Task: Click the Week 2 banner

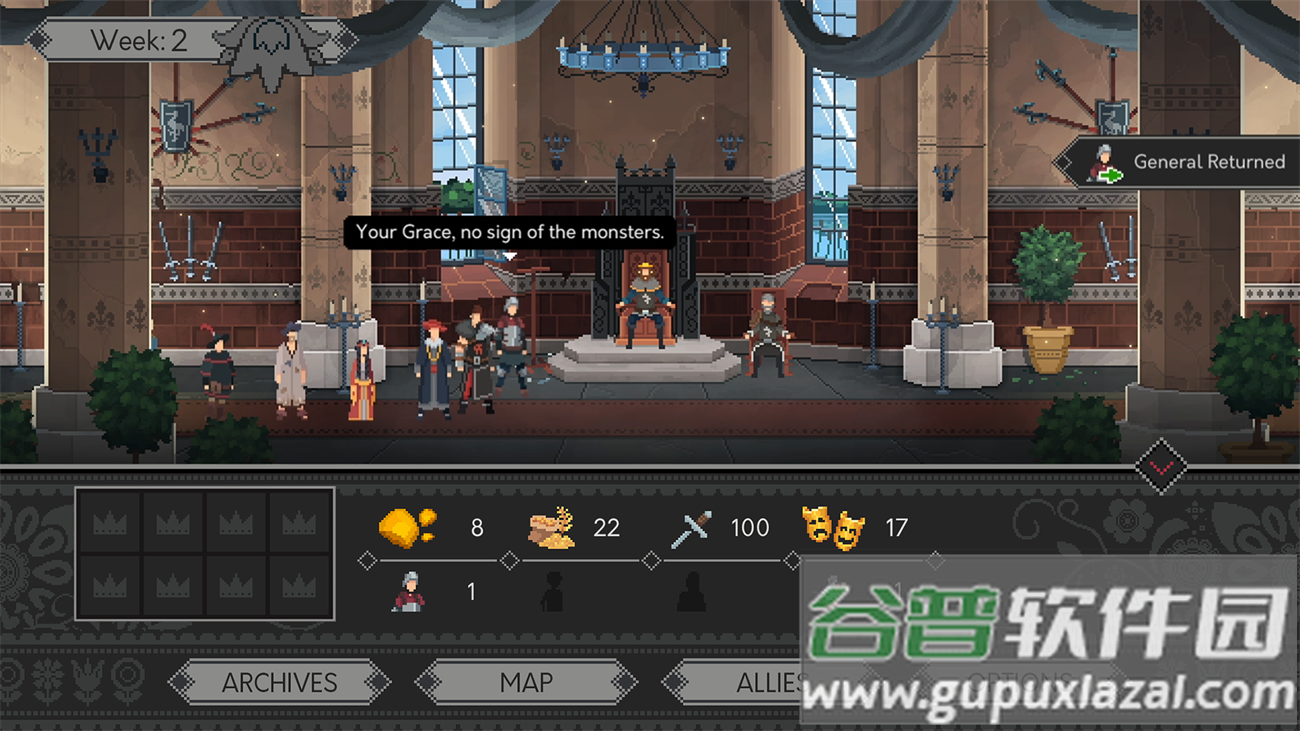Action: tap(139, 41)
